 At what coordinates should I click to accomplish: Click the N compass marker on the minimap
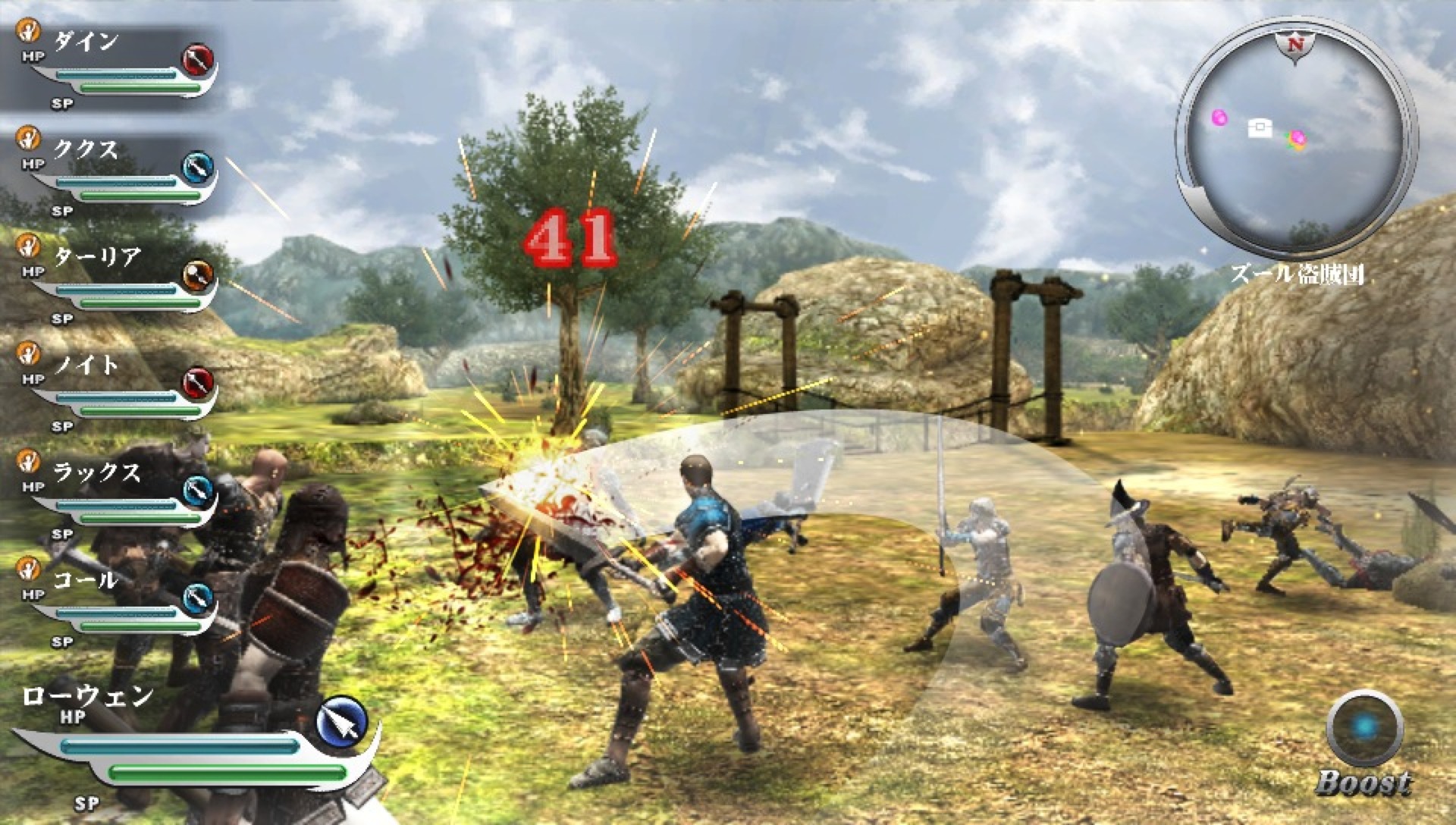(x=1297, y=43)
